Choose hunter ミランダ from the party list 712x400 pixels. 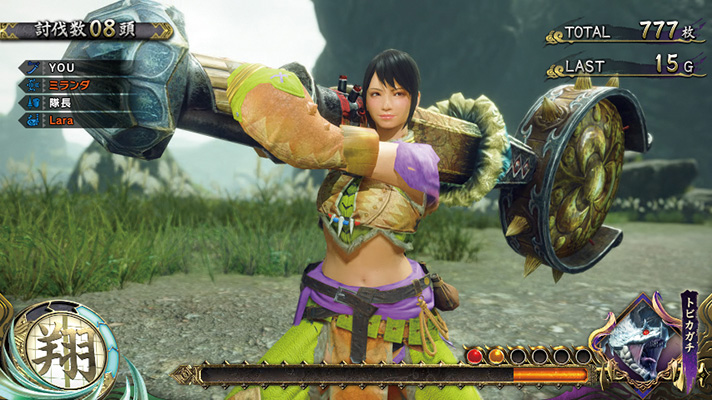pyautogui.click(x=75, y=85)
